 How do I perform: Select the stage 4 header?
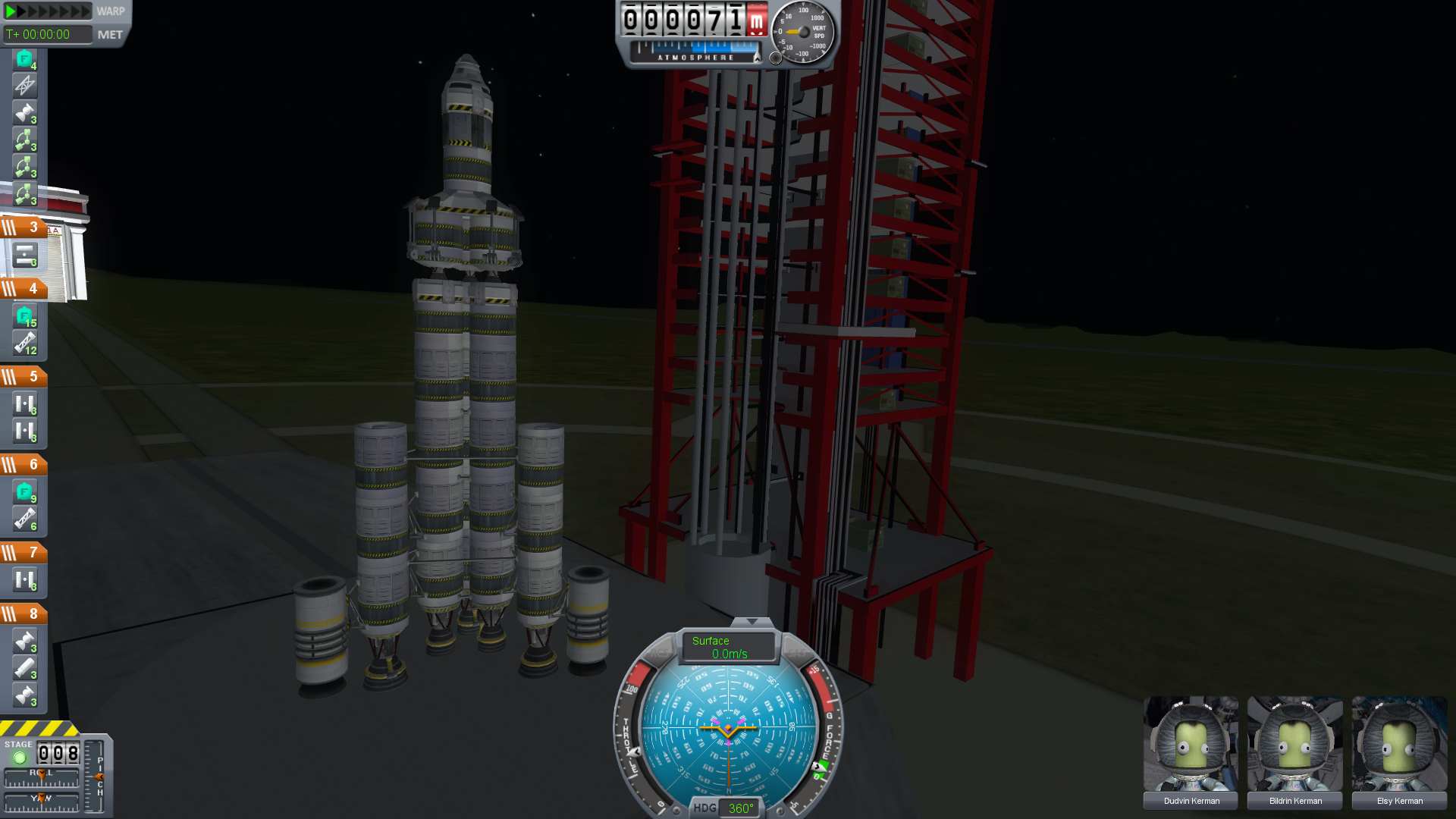24,289
